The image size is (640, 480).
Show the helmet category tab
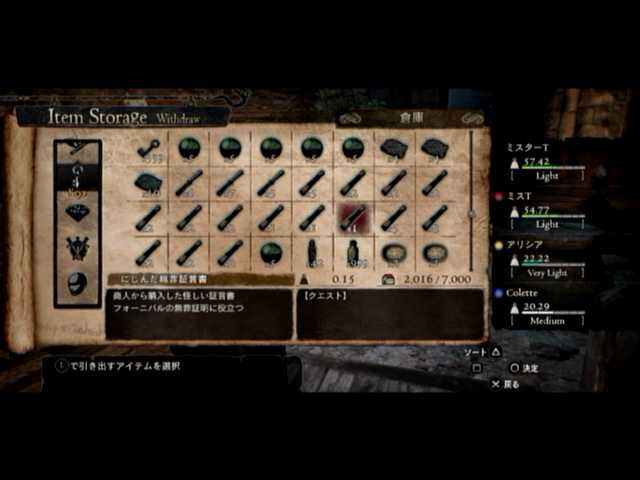(x=78, y=282)
